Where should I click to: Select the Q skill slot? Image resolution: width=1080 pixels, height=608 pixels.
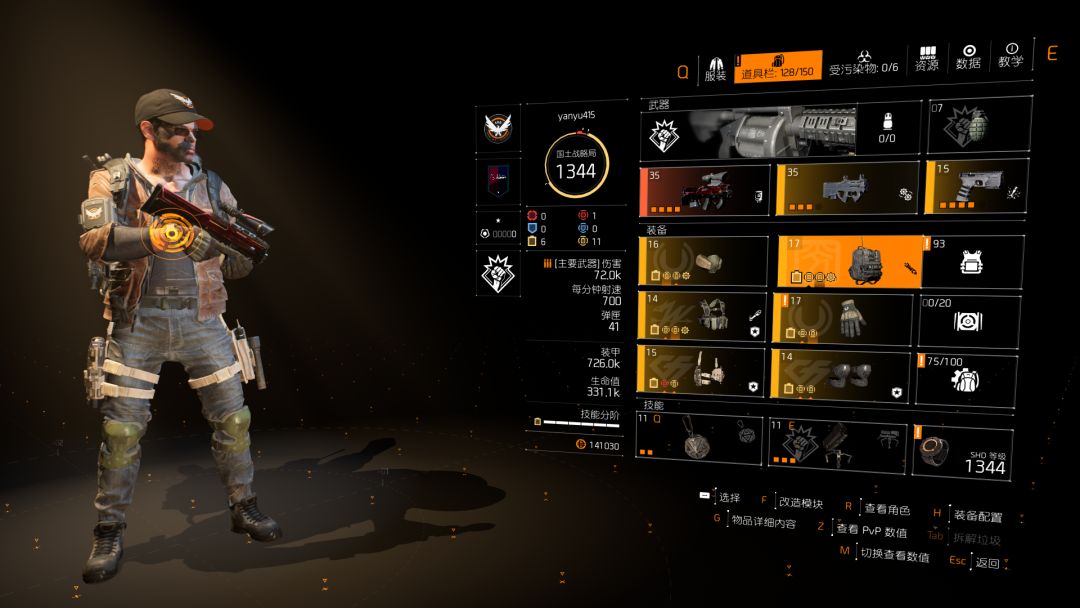(x=700, y=441)
